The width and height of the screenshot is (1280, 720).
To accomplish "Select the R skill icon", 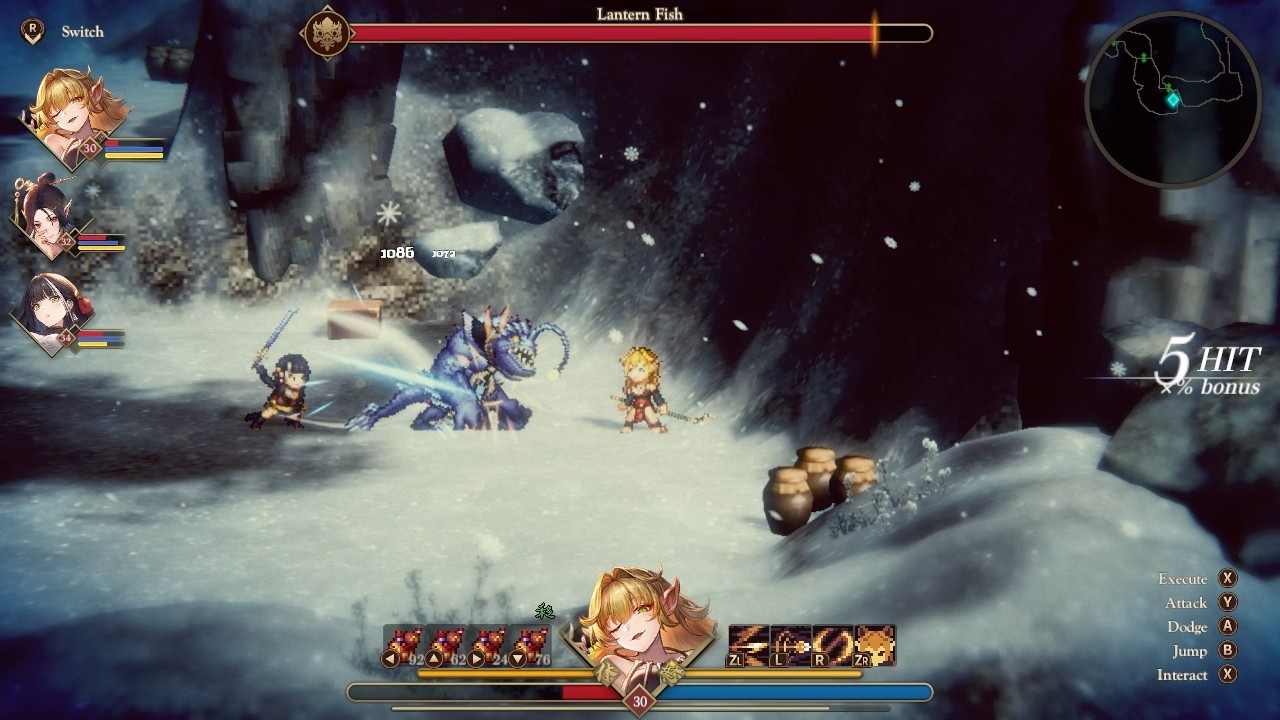I will point(832,643).
